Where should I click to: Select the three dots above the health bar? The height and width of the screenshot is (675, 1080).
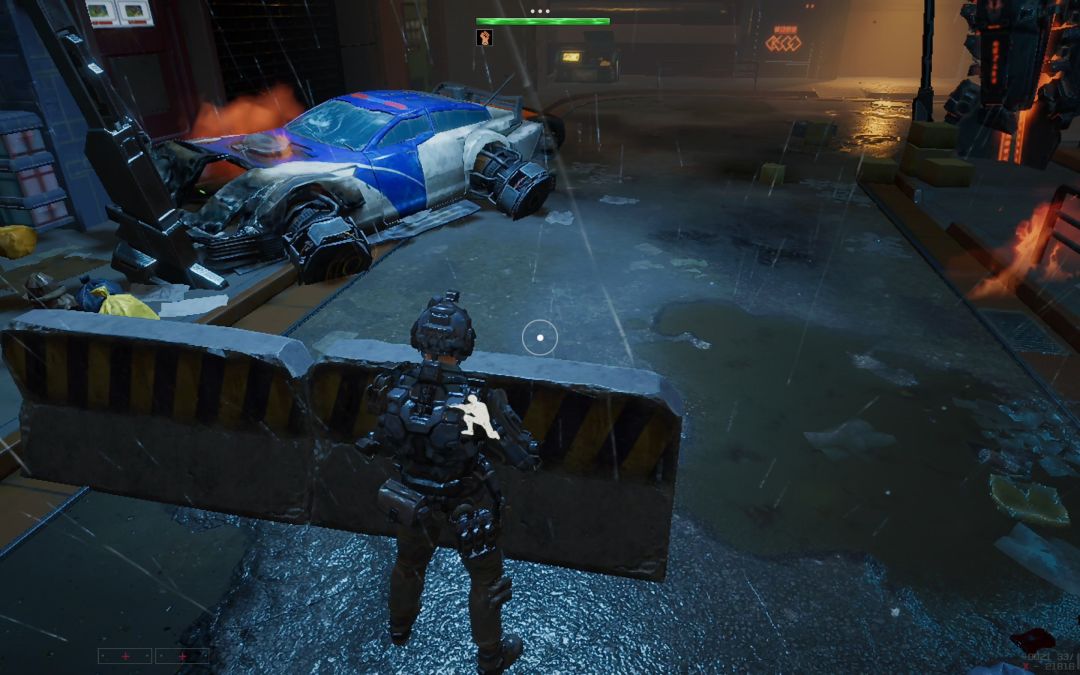coord(540,11)
